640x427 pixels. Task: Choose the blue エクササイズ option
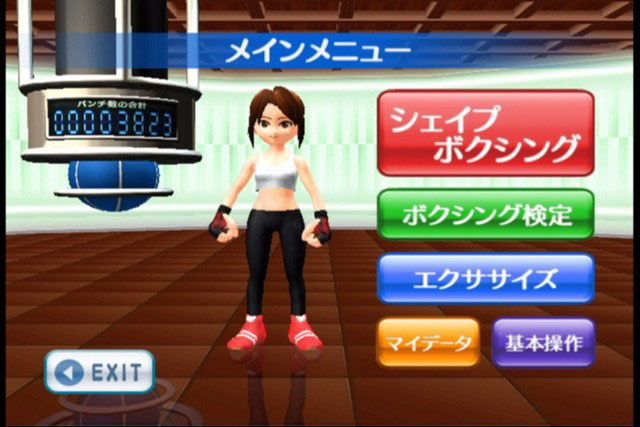pos(486,278)
